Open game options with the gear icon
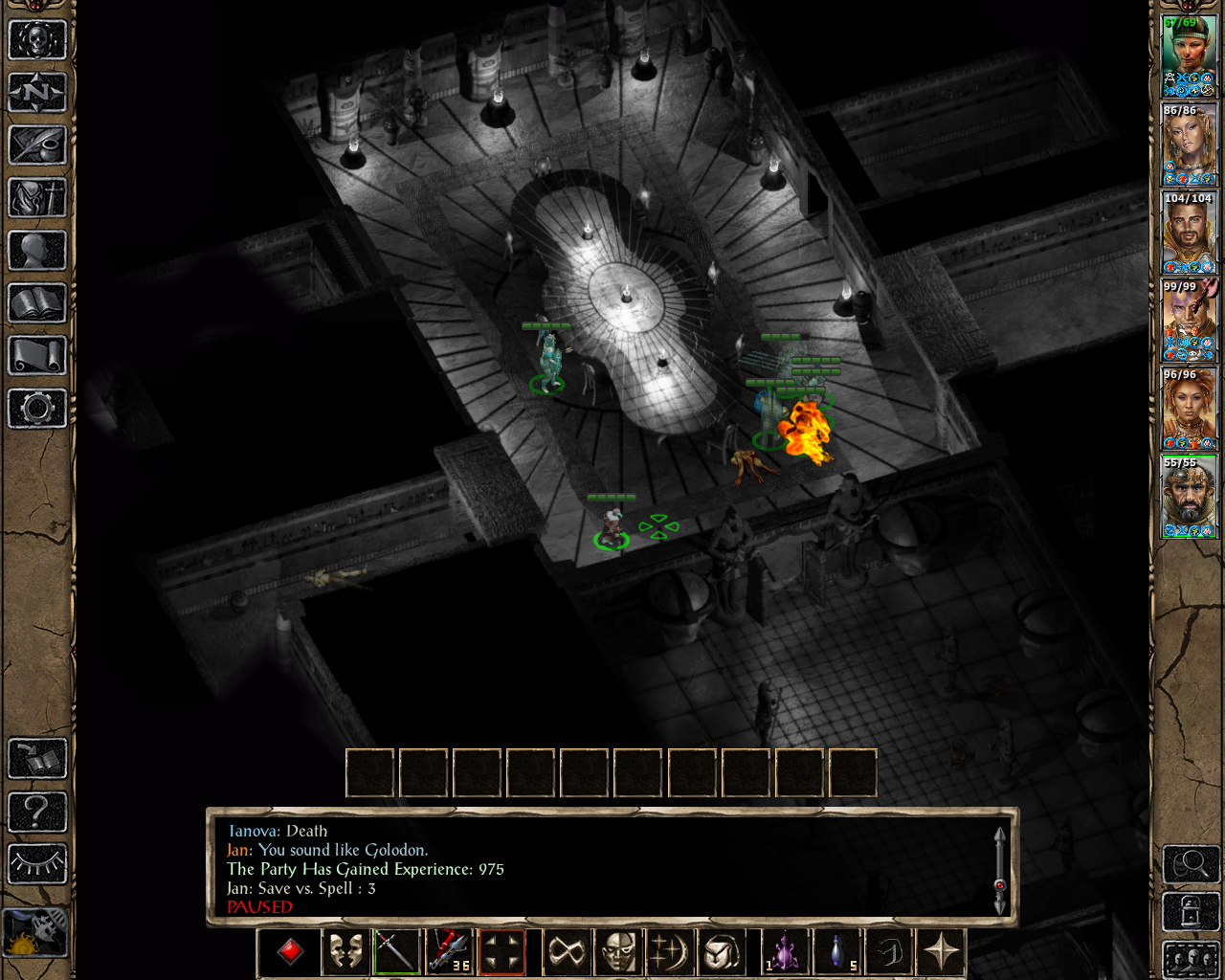The width and height of the screenshot is (1225, 980). point(37,409)
